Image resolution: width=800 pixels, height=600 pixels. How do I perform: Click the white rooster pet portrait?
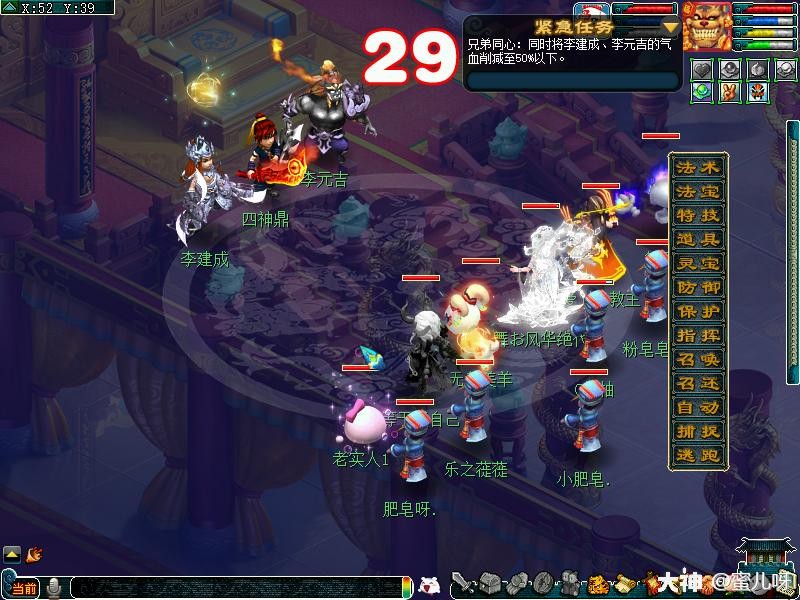[591, 9]
